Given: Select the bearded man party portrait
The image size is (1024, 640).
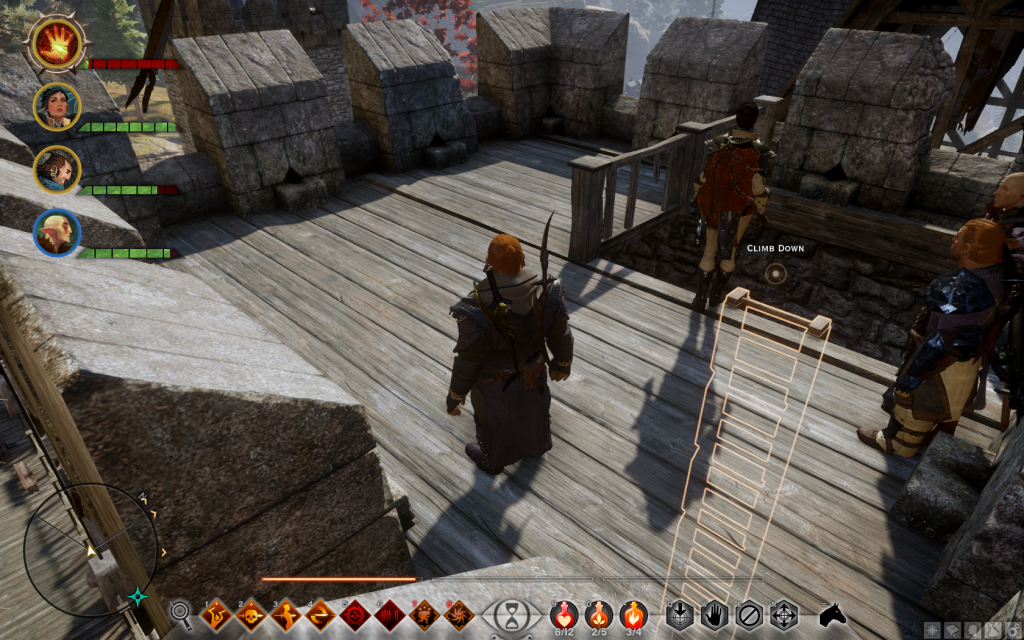Looking at the screenshot, I should [56, 169].
